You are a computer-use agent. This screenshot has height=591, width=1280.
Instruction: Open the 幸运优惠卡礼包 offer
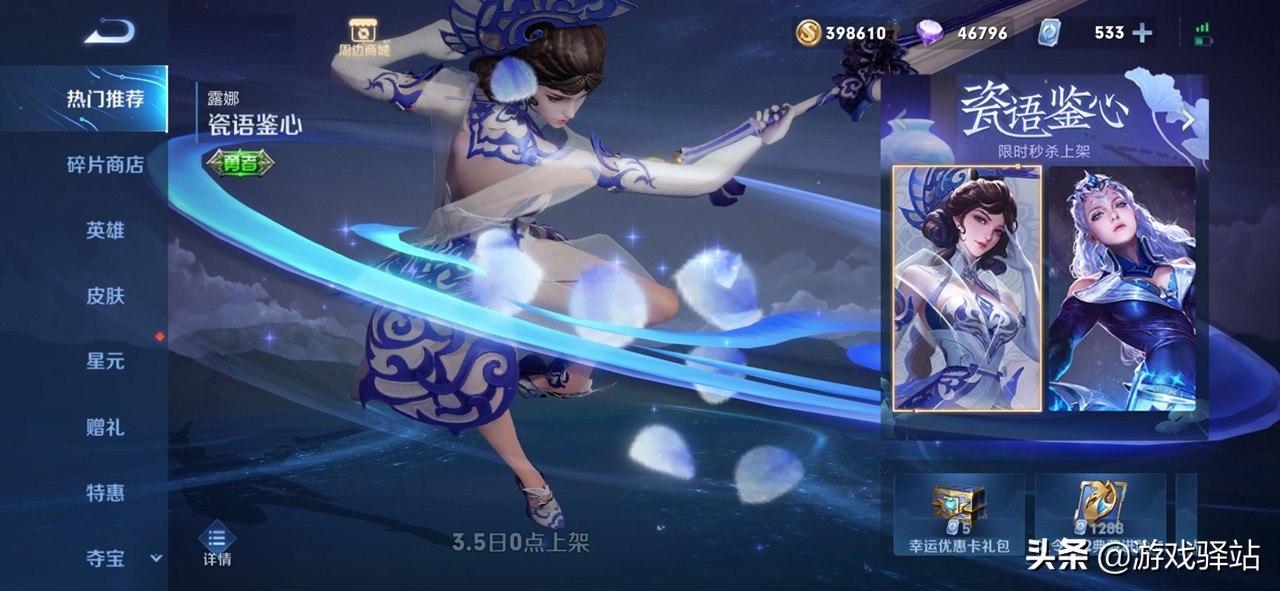(959, 514)
